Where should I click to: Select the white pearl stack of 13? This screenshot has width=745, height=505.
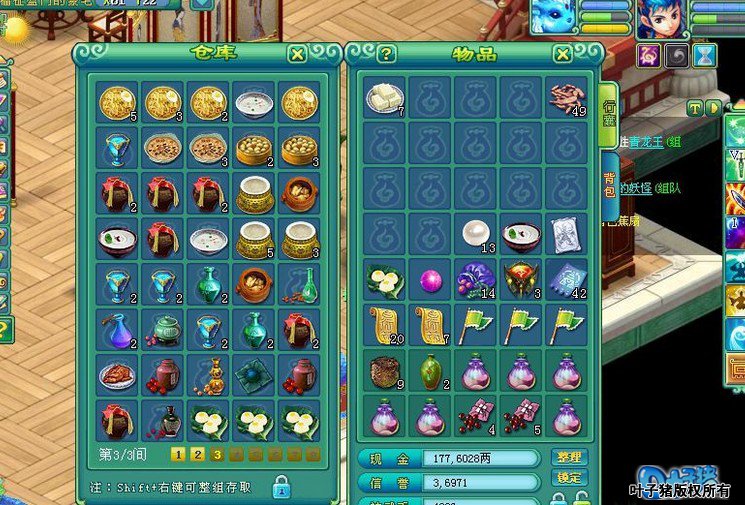pos(476,234)
